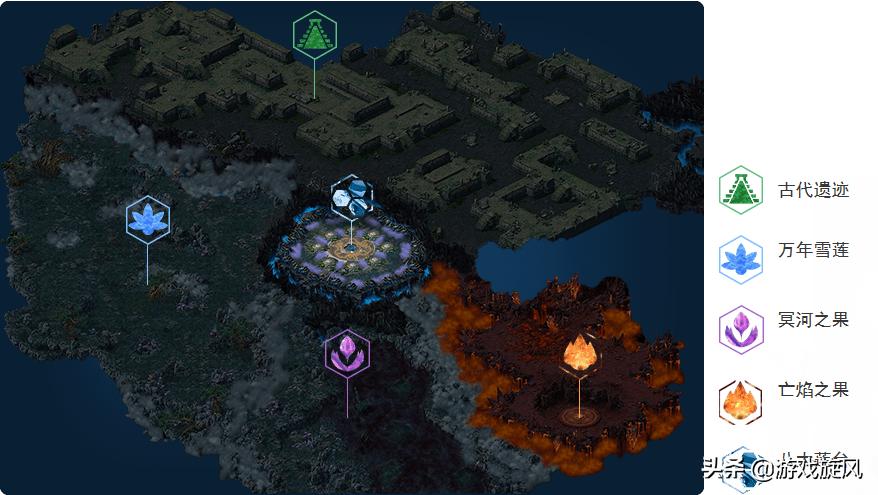
Task: Select the orange flame marker on the map
Action: click(x=579, y=353)
